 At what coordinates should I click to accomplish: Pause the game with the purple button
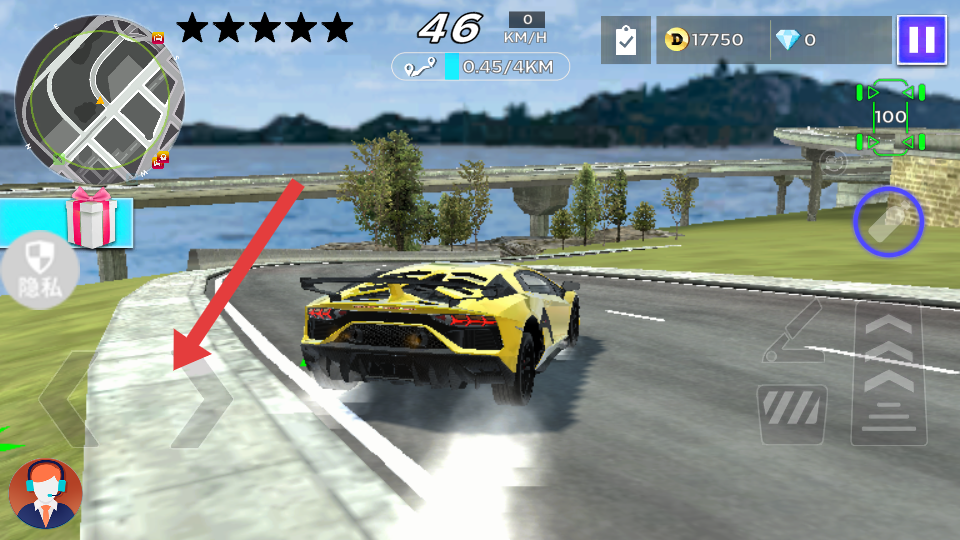coord(921,40)
